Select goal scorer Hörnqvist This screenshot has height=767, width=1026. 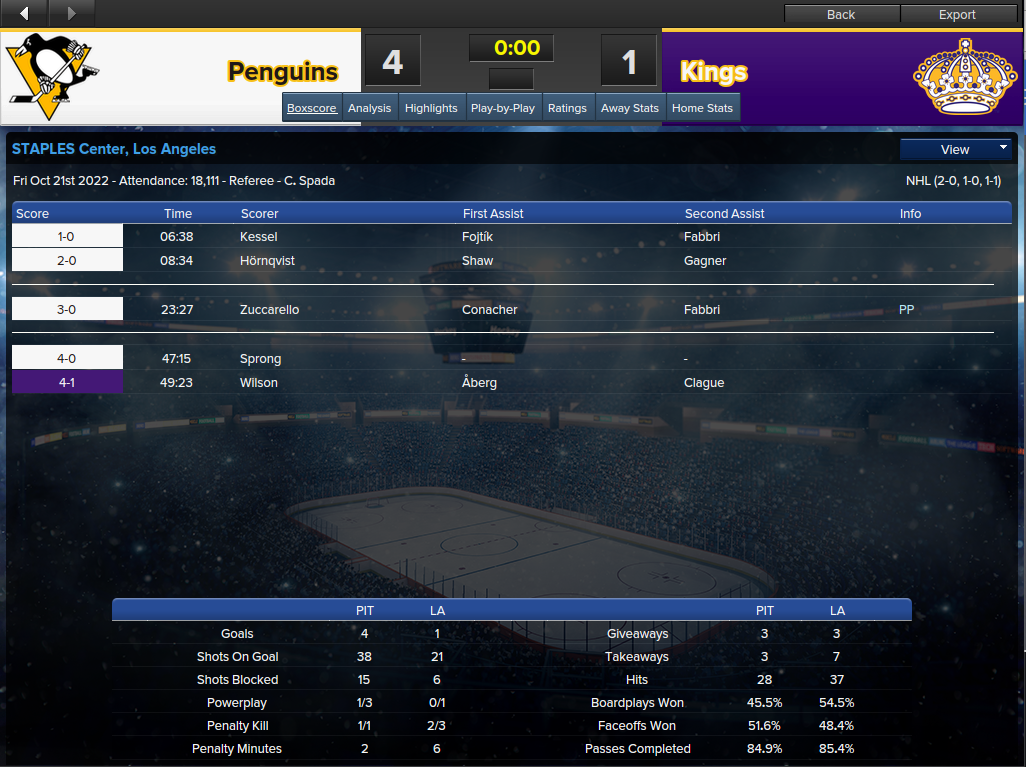[268, 261]
